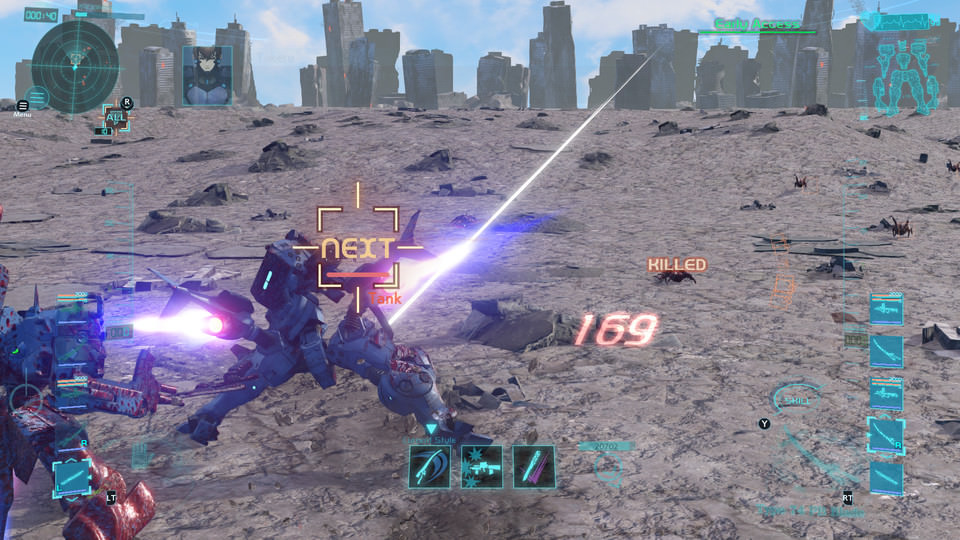Activate the SKILL gauge

coord(797,400)
